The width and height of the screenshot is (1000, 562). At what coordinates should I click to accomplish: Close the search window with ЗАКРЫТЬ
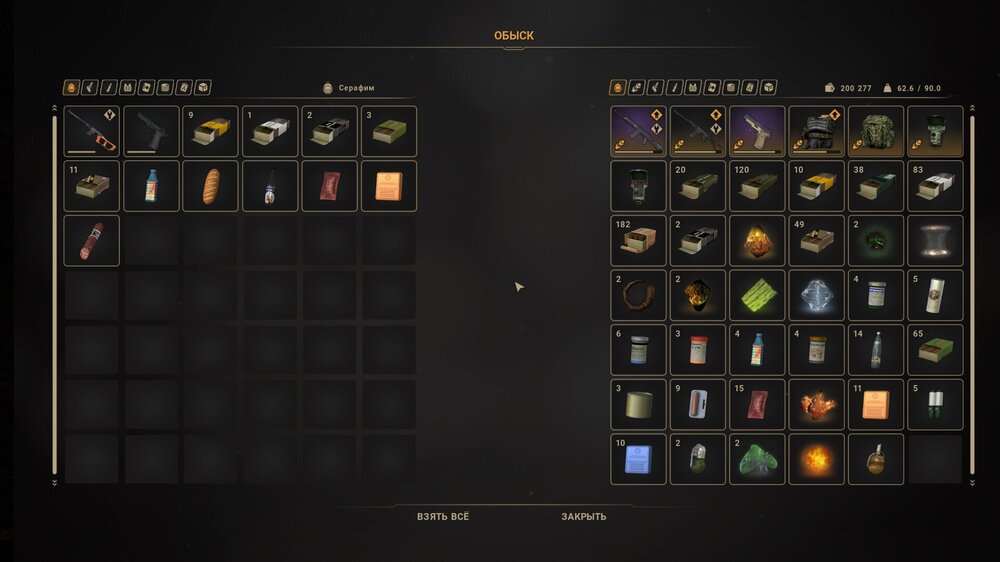[x=583, y=517]
